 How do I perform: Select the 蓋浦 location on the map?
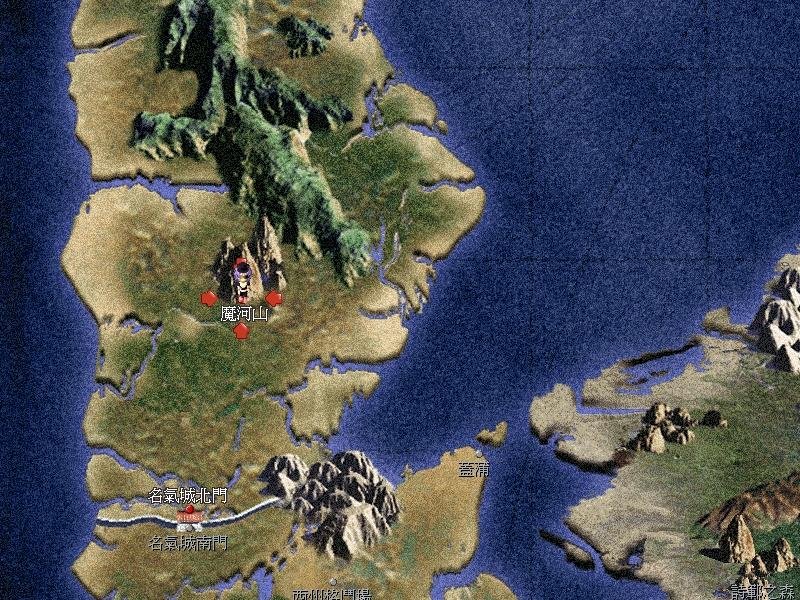pyautogui.click(x=472, y=470)
